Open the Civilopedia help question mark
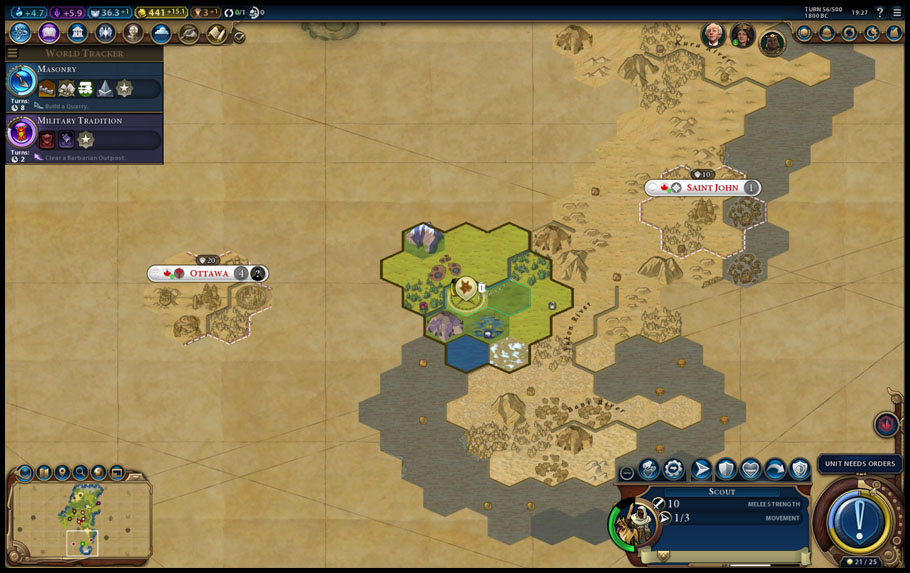910x573 pixels. tap(880, 12)
